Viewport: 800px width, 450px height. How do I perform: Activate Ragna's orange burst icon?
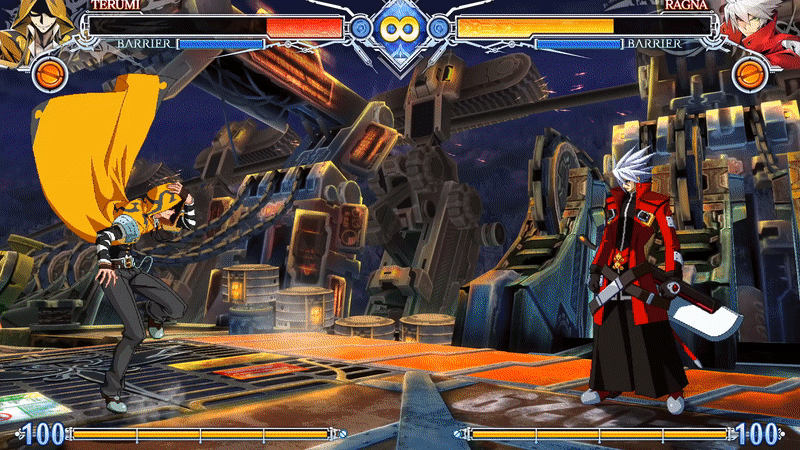750,73
